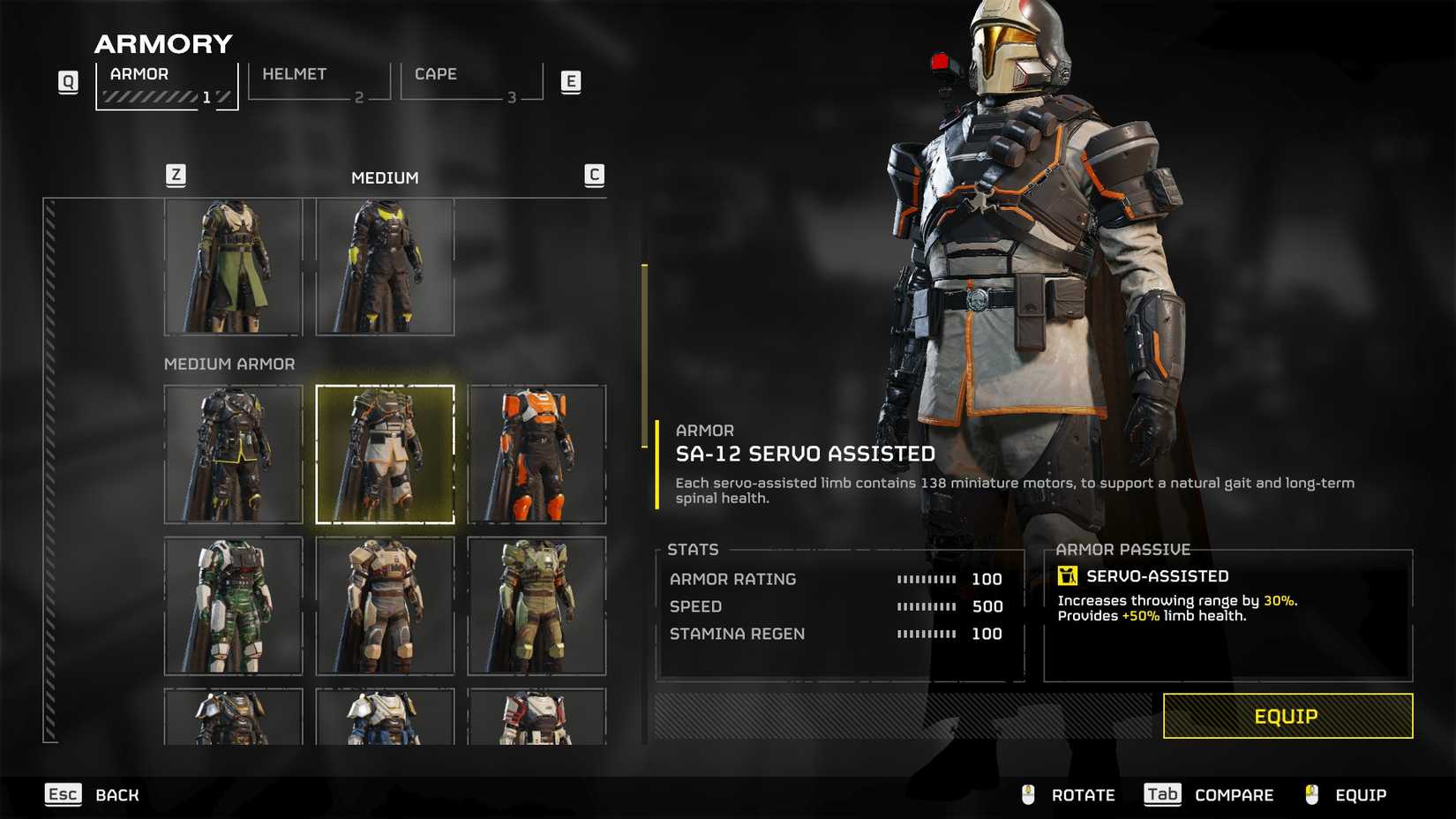Select the C category icon near Medium label

(x=596, y=175)
